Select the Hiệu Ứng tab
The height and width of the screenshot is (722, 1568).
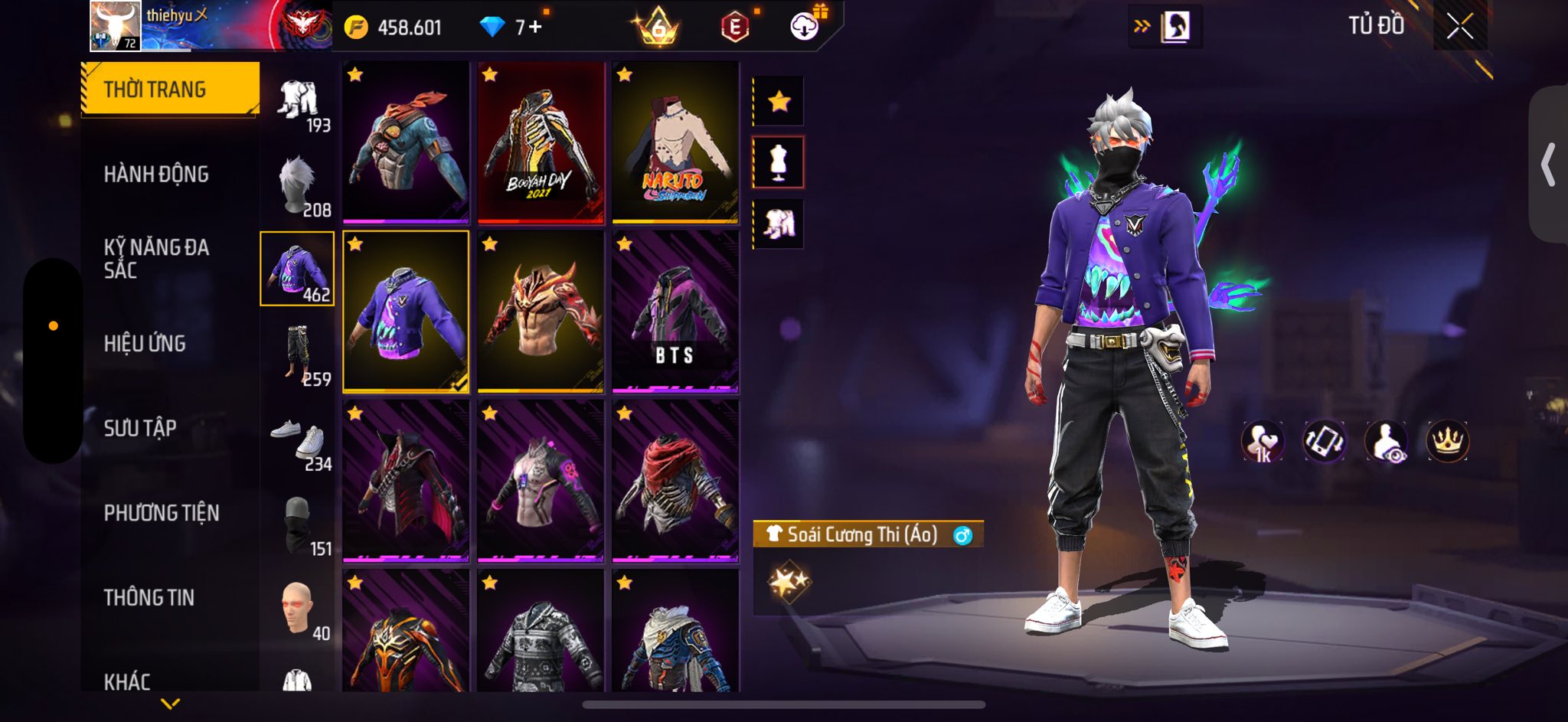pyautogui.click(x=145, y=344)
